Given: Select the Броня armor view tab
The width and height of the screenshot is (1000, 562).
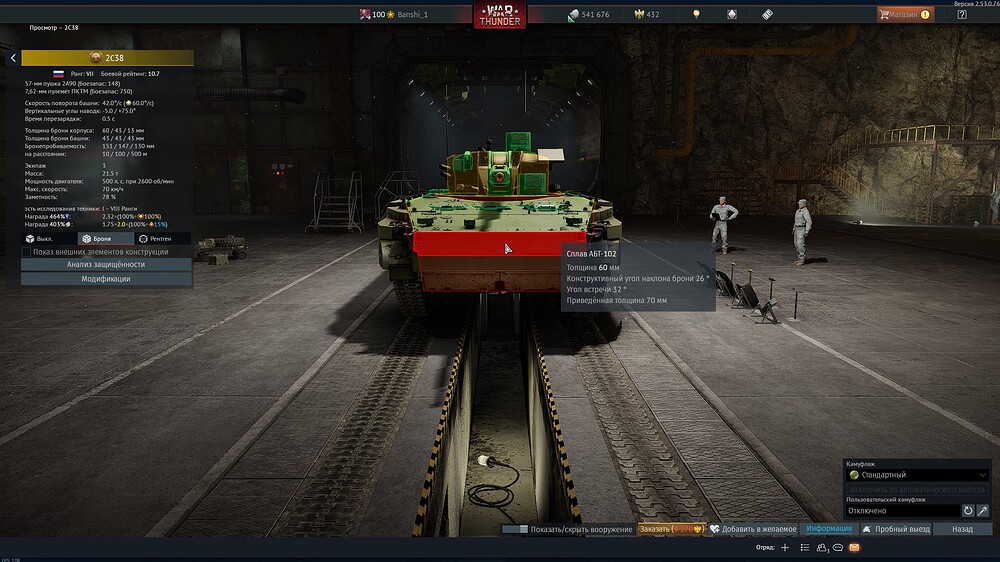Looking at the screenshot, I should 106,239.
